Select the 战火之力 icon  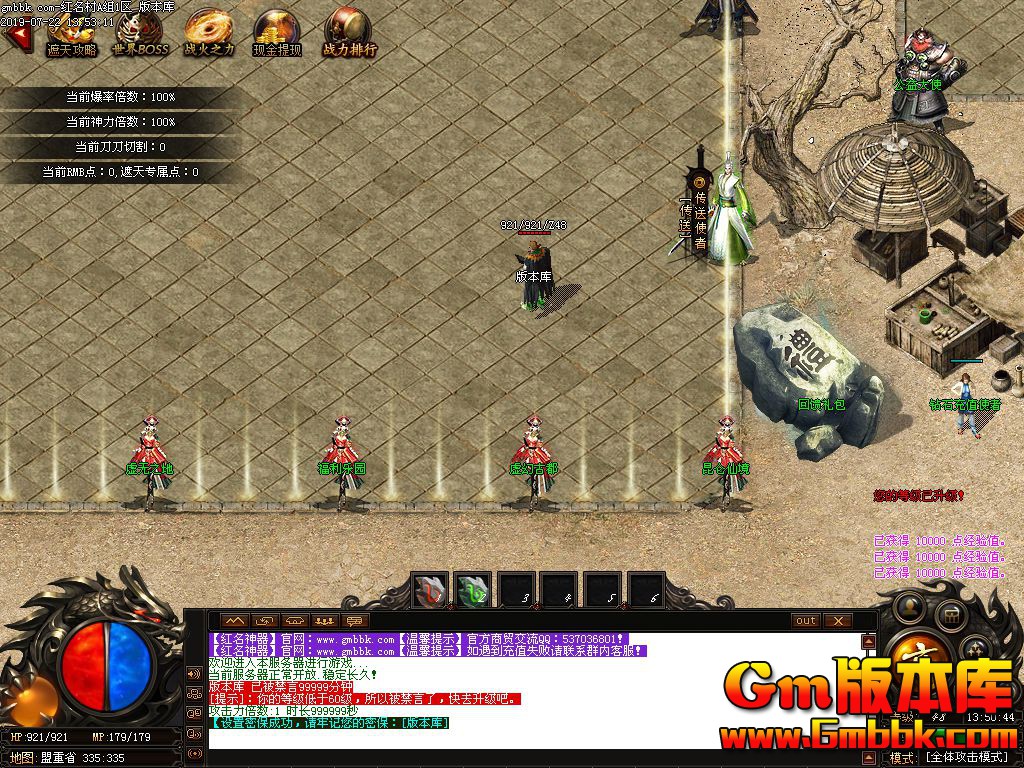pos(209,34)
